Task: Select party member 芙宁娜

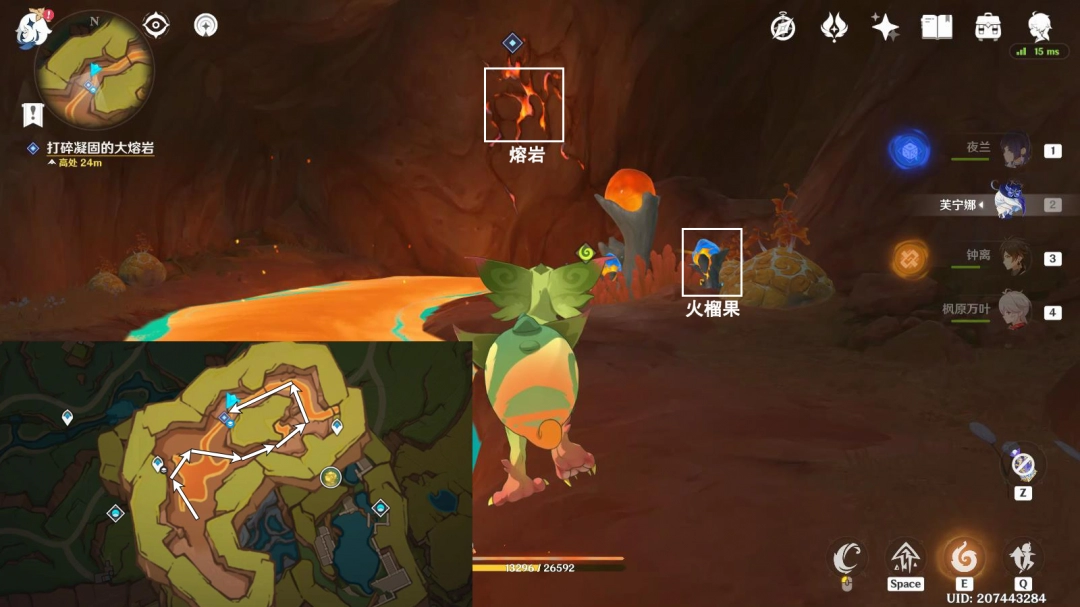Action: [x=1008, y=203]
